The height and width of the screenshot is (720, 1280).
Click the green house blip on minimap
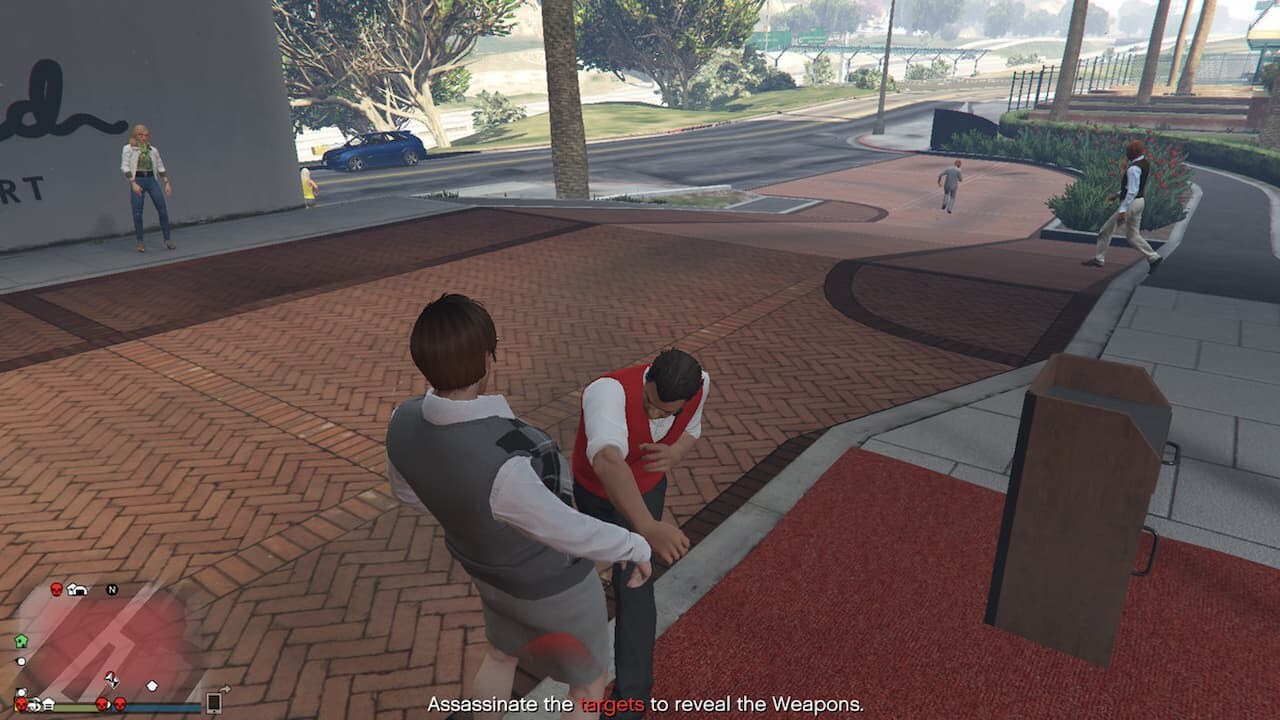(x=21, y=641)
